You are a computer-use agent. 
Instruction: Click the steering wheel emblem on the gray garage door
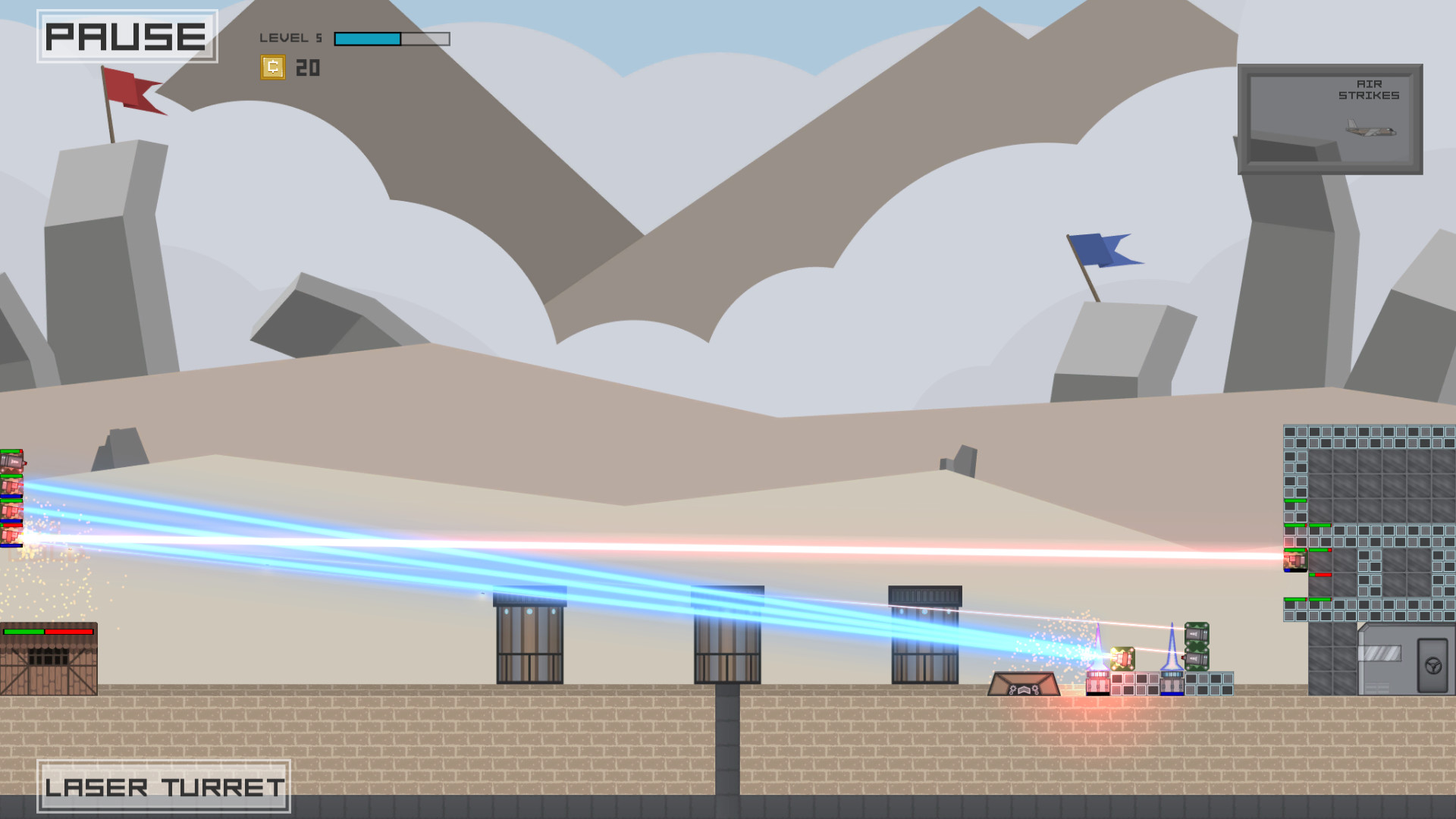(1433, 666)
